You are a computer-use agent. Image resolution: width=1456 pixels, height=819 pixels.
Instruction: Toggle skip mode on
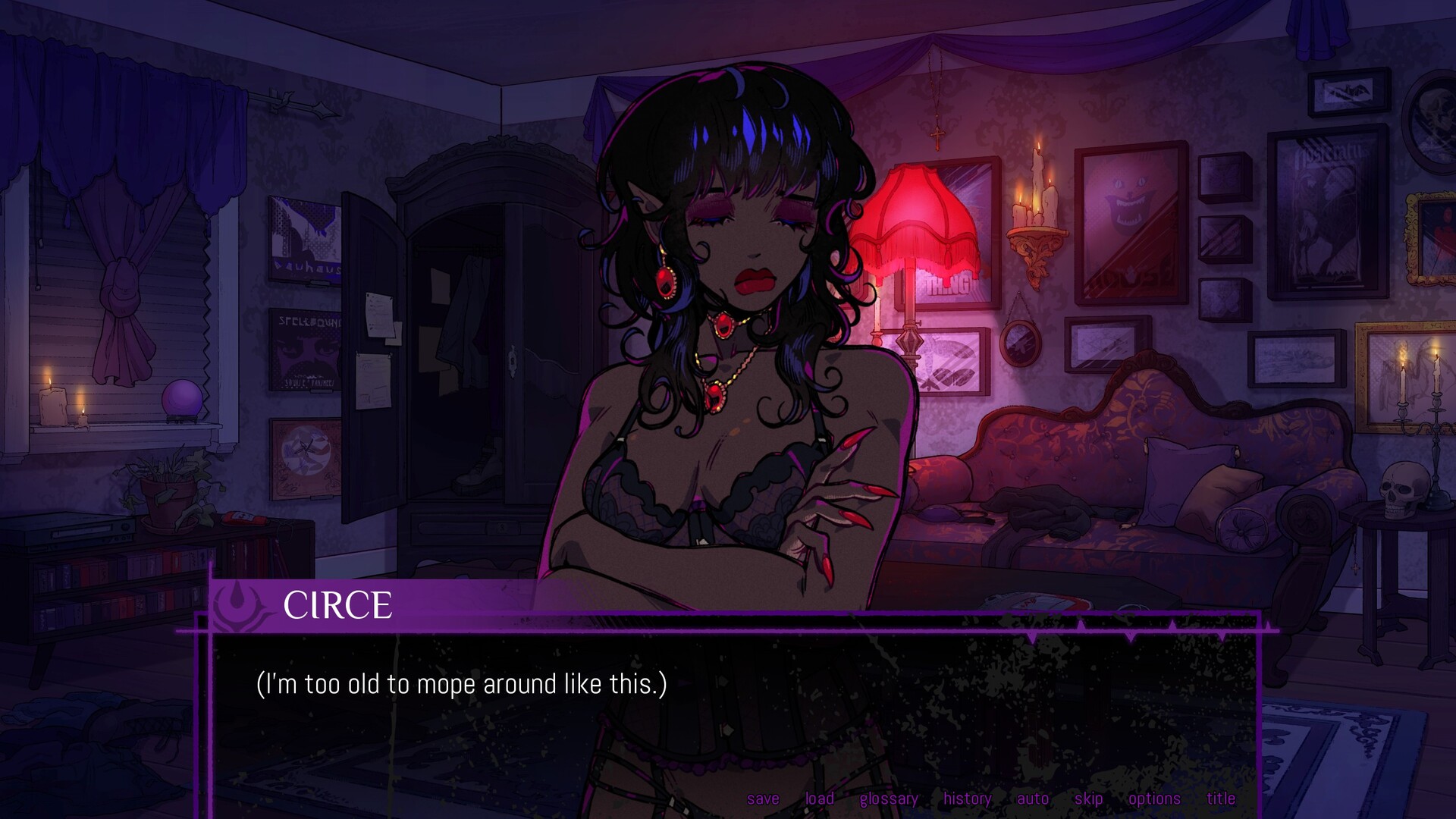click(1087, 799)
